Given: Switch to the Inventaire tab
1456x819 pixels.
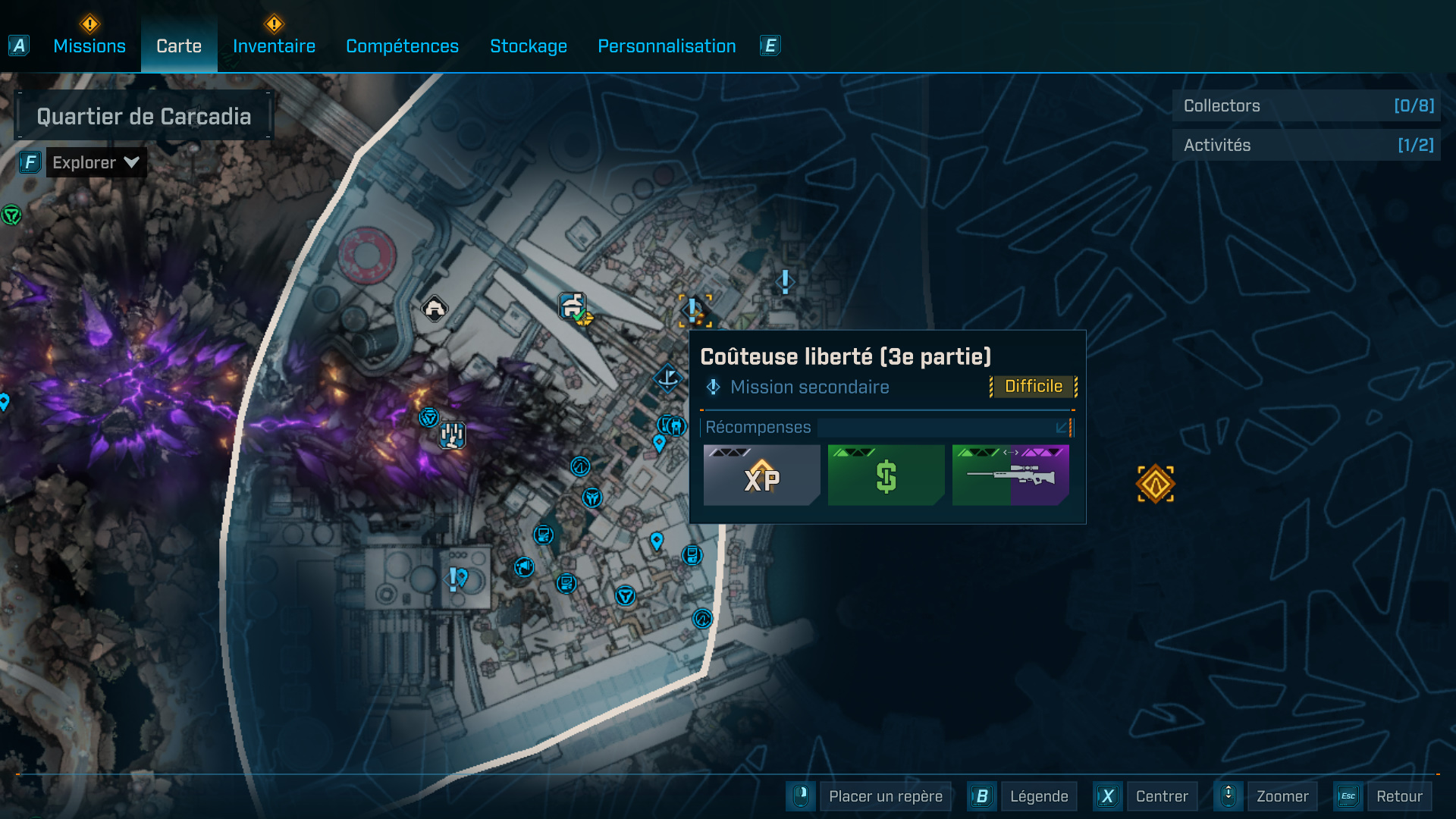Looking at the screenshot, I should pyautogui.click(x=274, y=46).
